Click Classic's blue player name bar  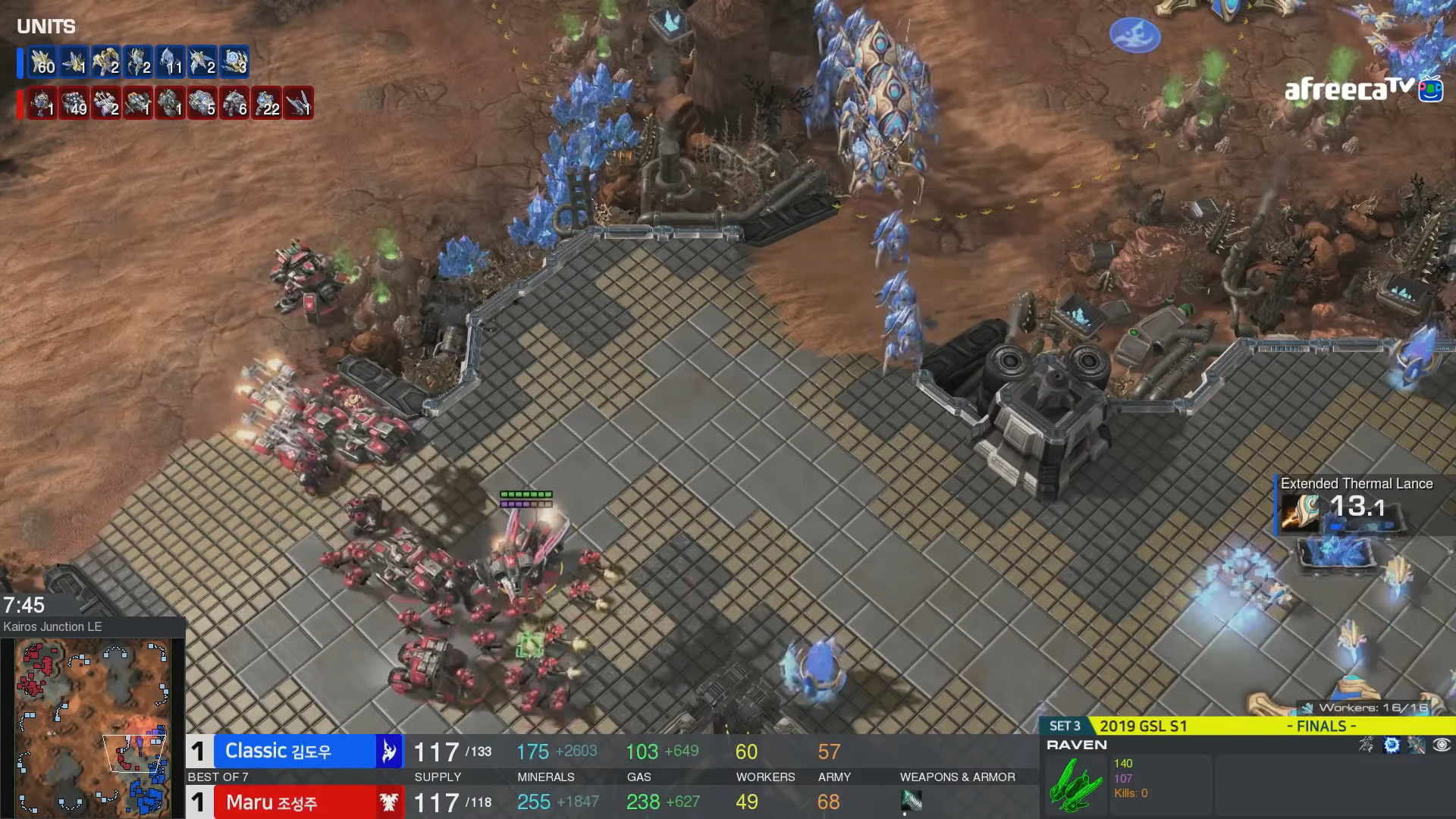click(294, 751)
